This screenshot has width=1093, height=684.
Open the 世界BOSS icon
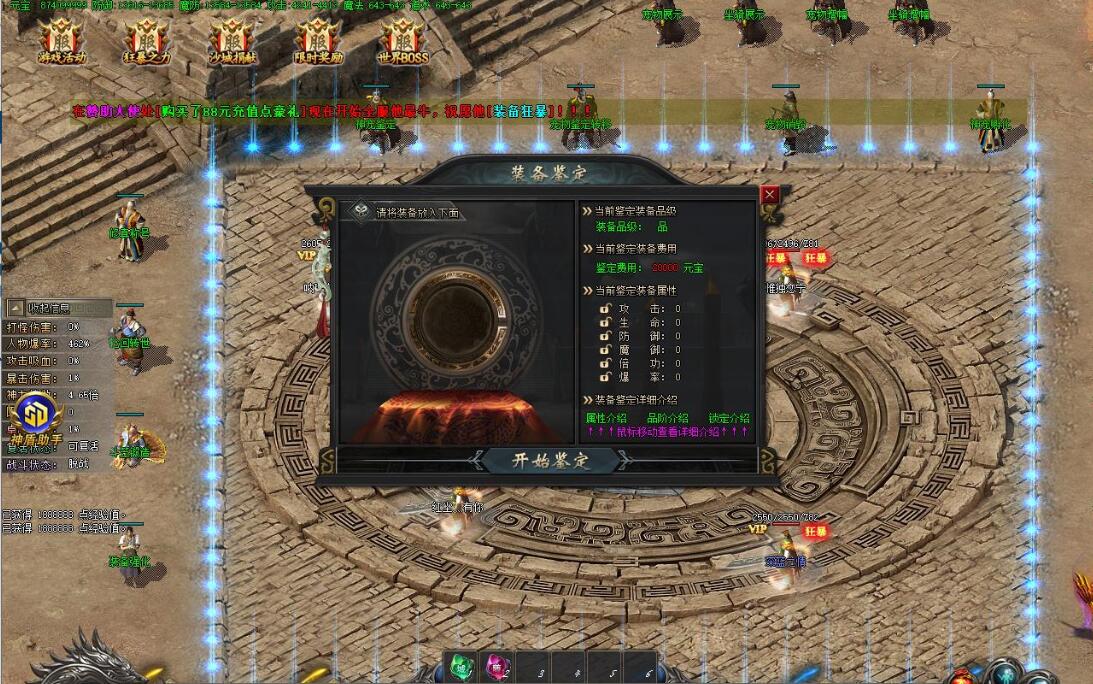tap(402, 40)
